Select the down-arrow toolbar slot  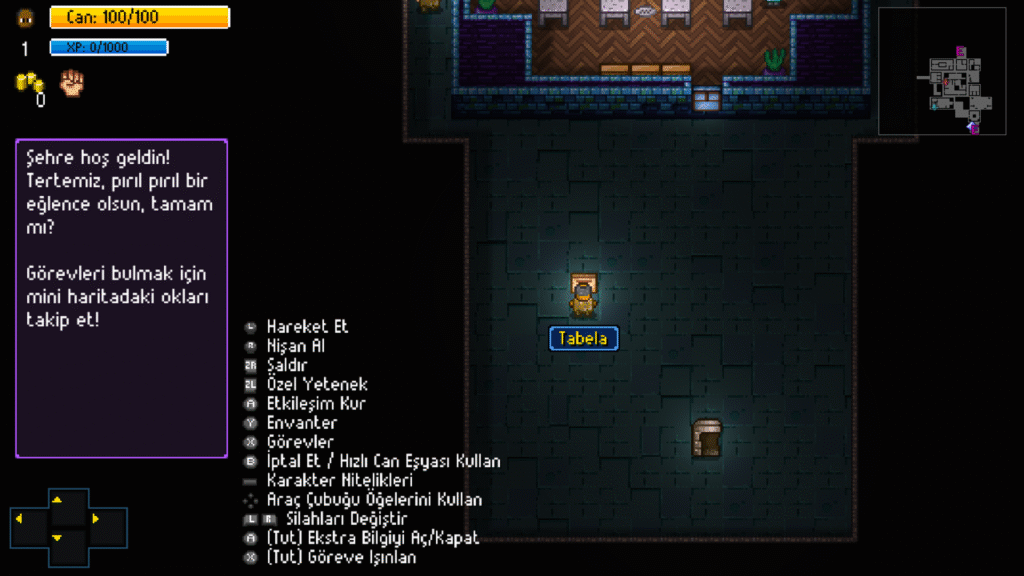(57, 538)
